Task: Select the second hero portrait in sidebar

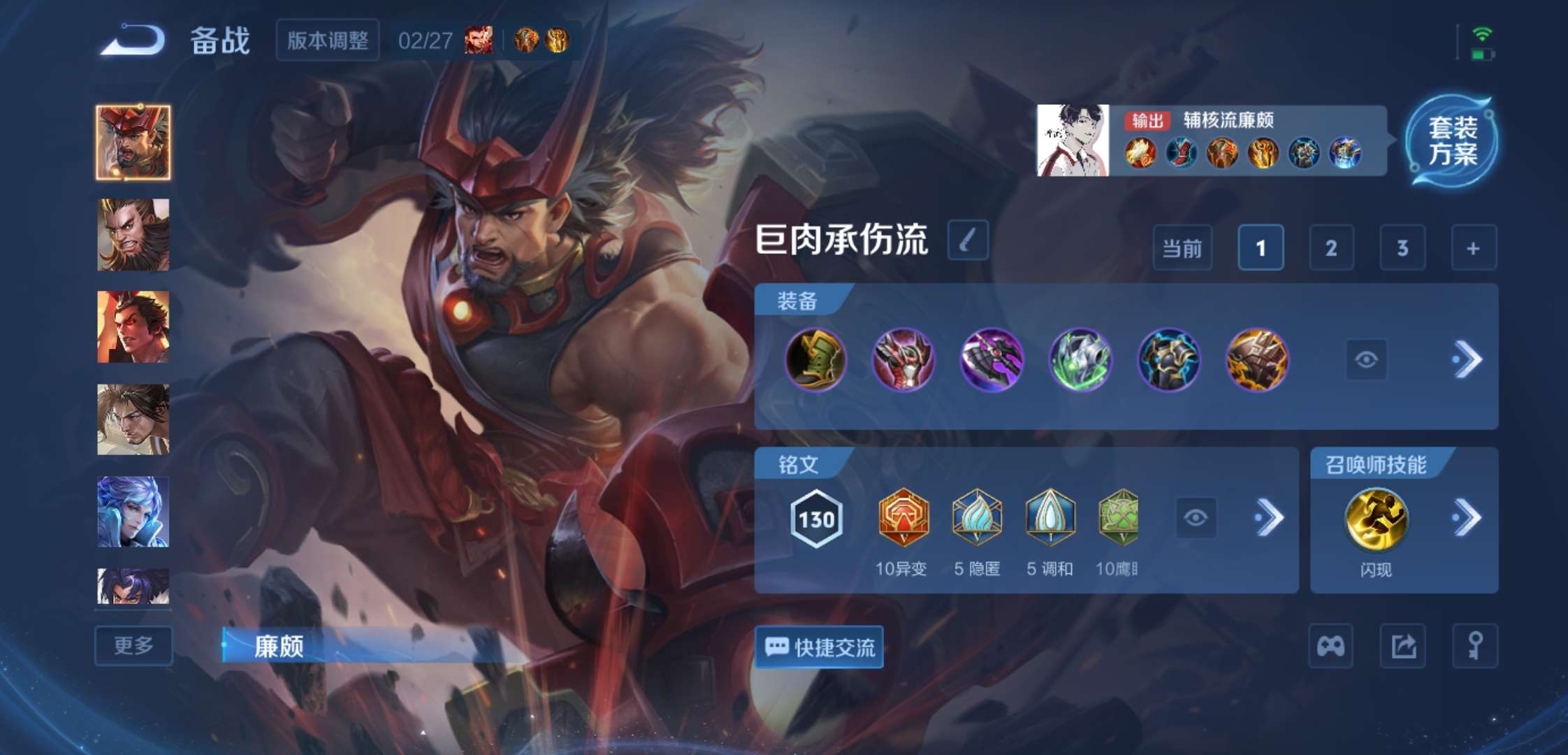Action: pyautogui.click(x=133, y=233)
